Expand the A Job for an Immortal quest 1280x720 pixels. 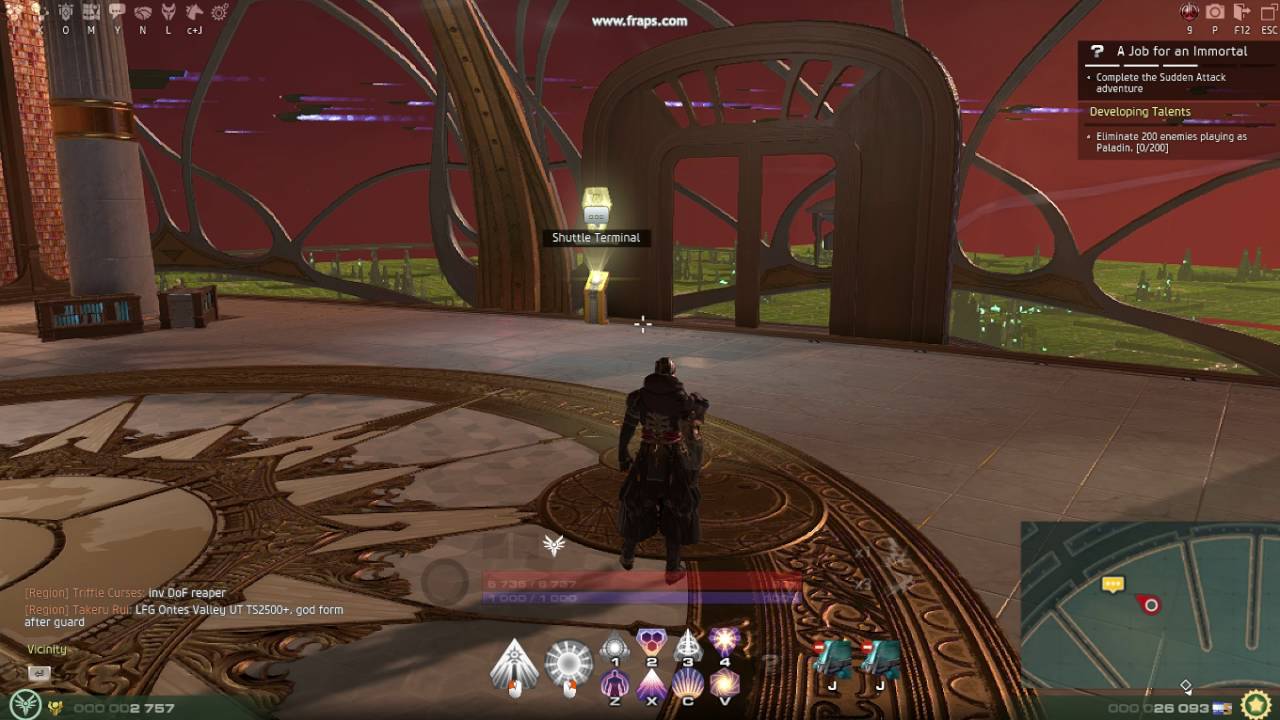1180,50
